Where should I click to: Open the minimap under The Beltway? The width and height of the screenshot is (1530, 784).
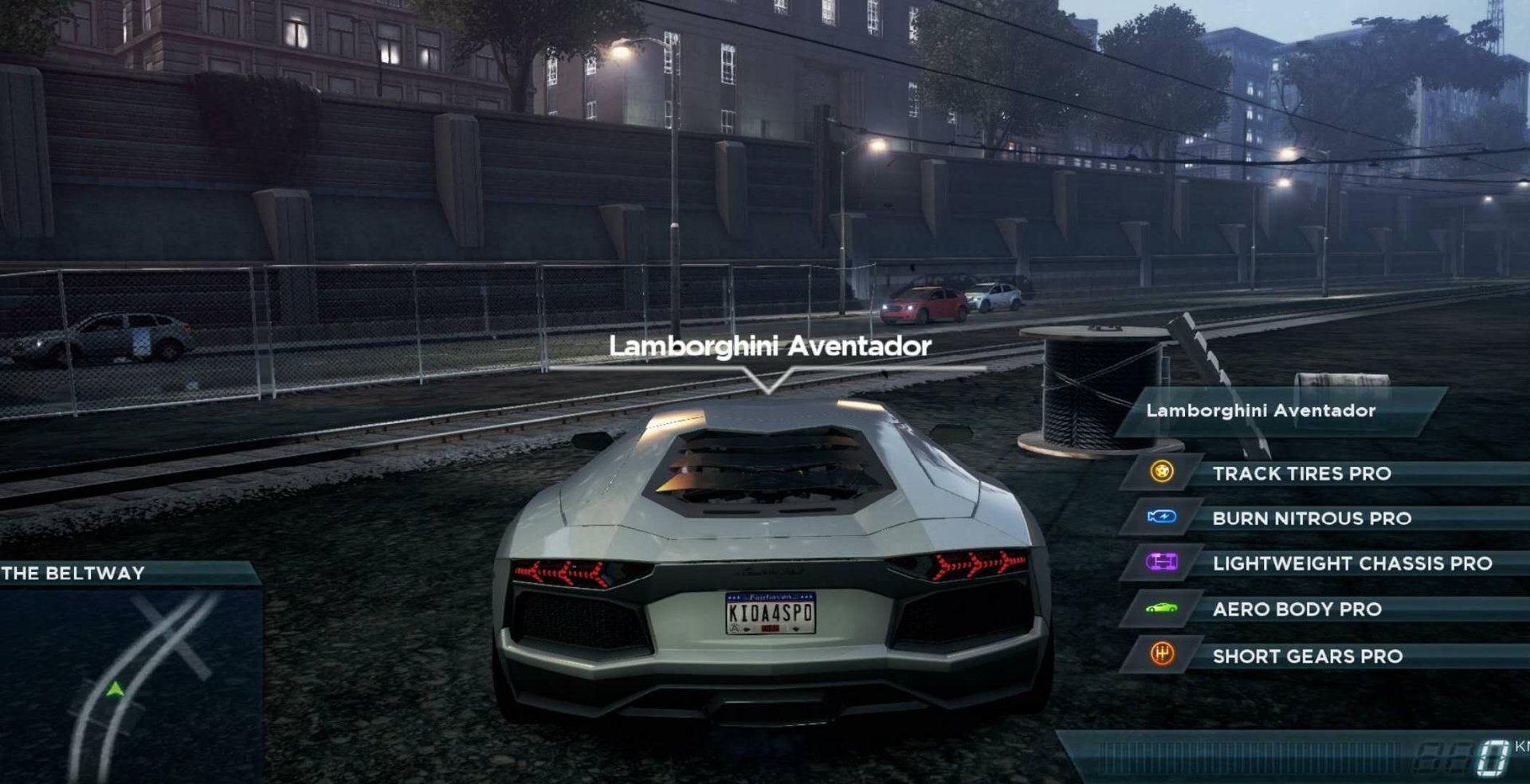(130, 685)
